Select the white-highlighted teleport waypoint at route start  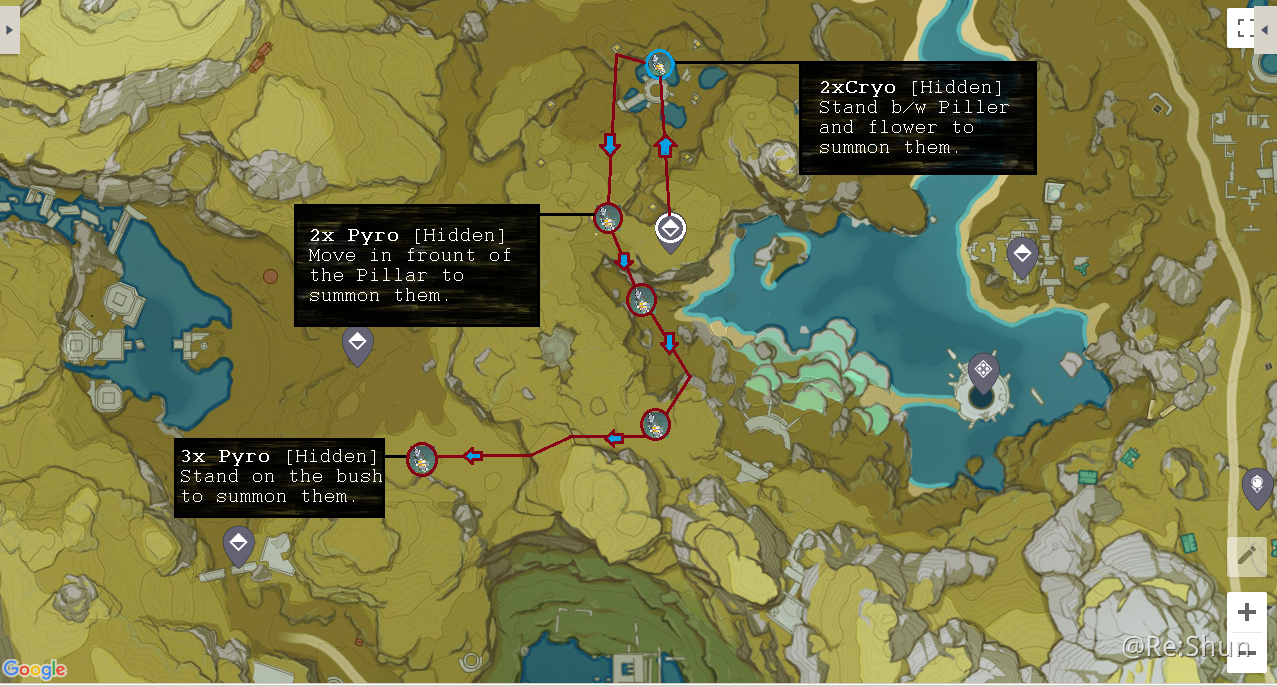pyautogui.click(x=670, y=230)
